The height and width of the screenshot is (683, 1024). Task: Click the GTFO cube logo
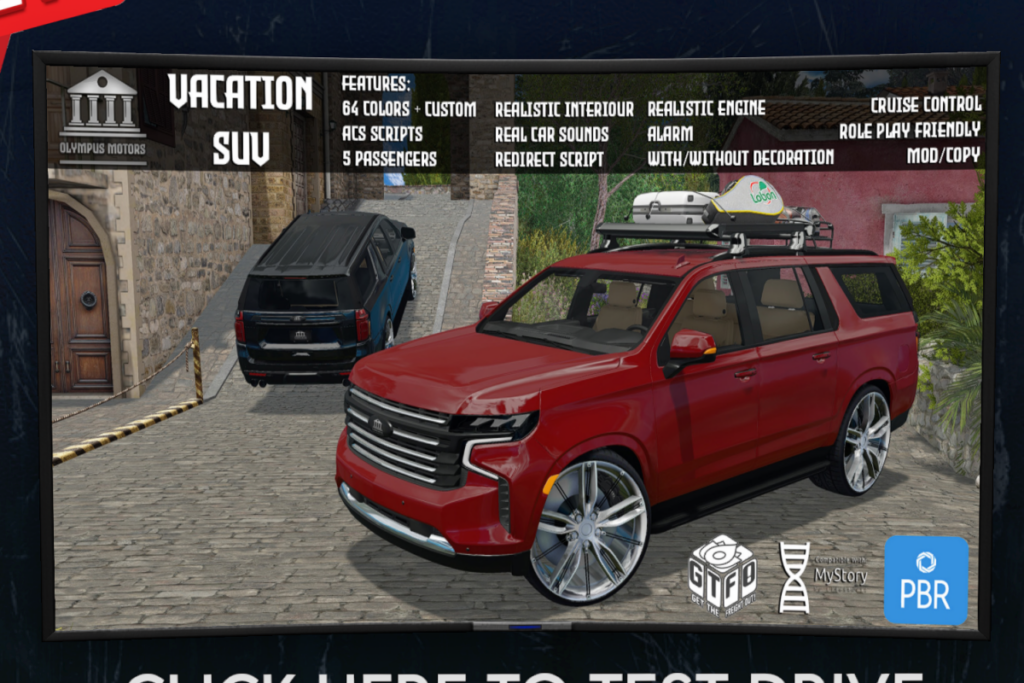pos(722,574)
